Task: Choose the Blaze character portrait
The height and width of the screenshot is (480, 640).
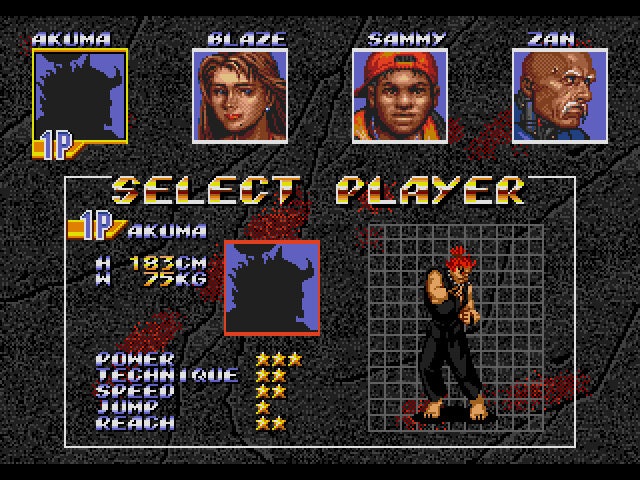Action: coord(240,96)
